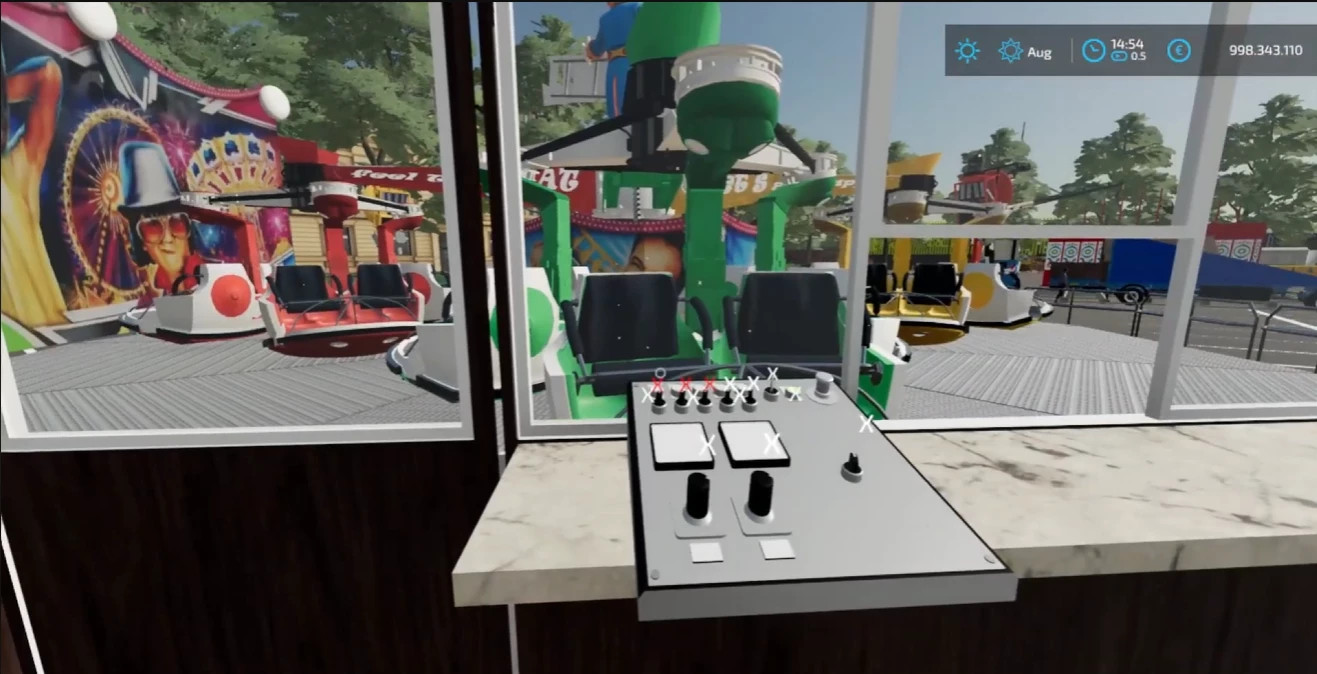Screen dimensions: 1317x674
Task: Click the euro money icon
Action: click(1179, 51)
